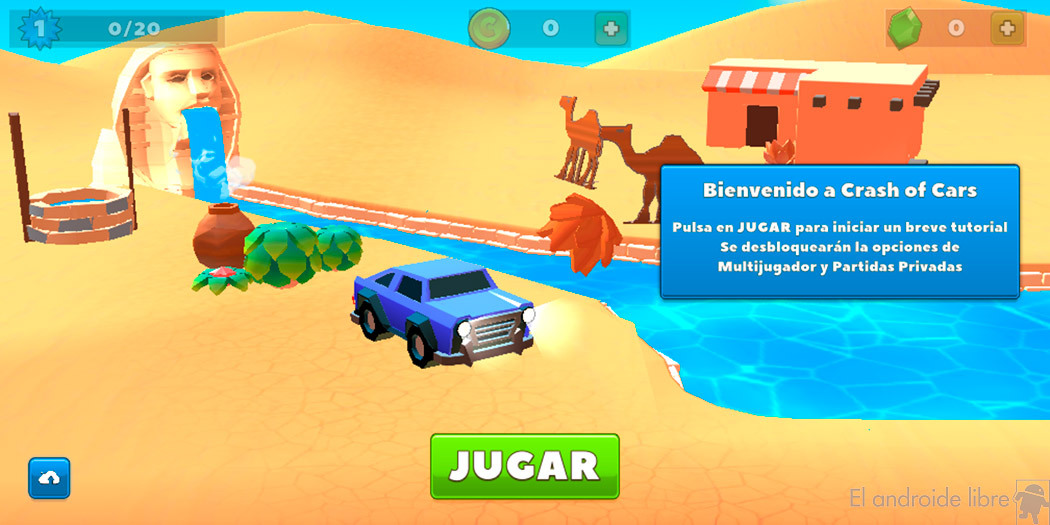Viewport: 1050px width, 525px height.
Task: Buy gems with the orange plus button
Action: coord(1007,28)
